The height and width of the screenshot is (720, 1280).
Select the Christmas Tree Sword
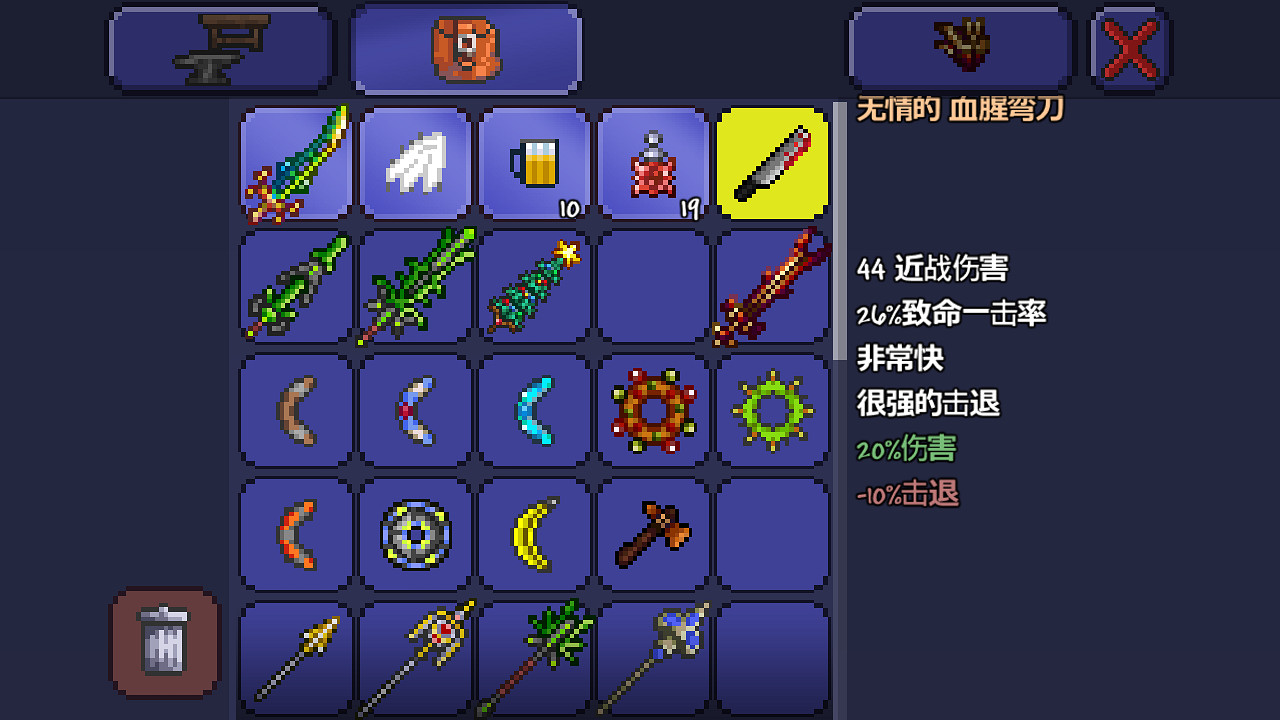(534, 287)
